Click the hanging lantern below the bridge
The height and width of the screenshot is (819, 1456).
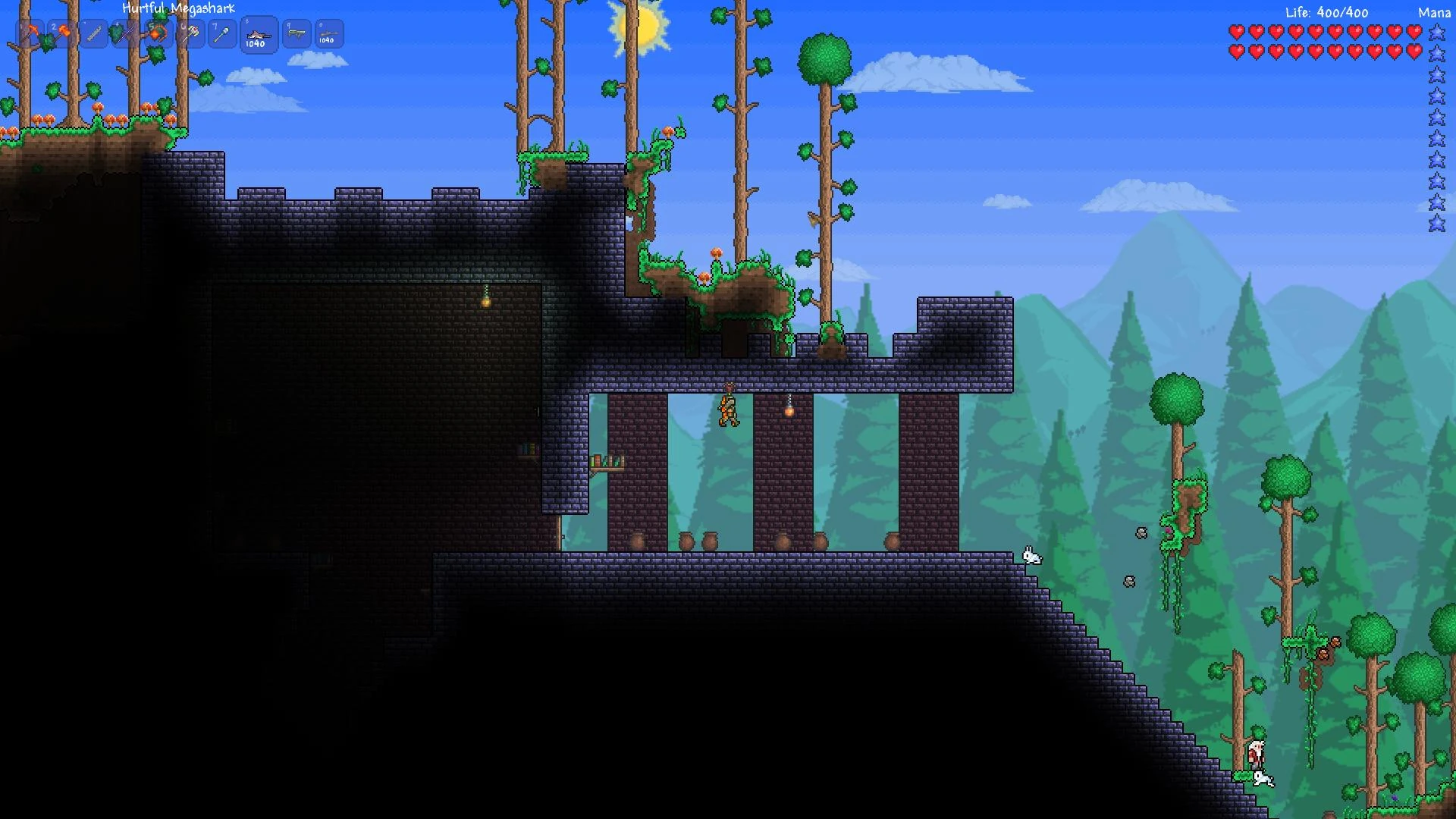tap(789, 409)
